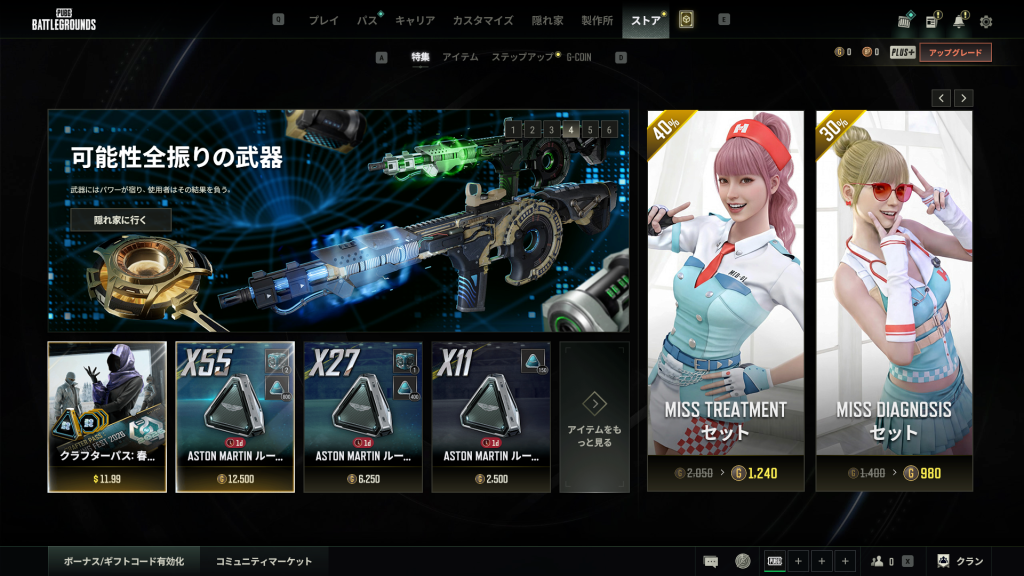
Task: Select the クラフターパス $11.99 item
Action: pos(107,417)
